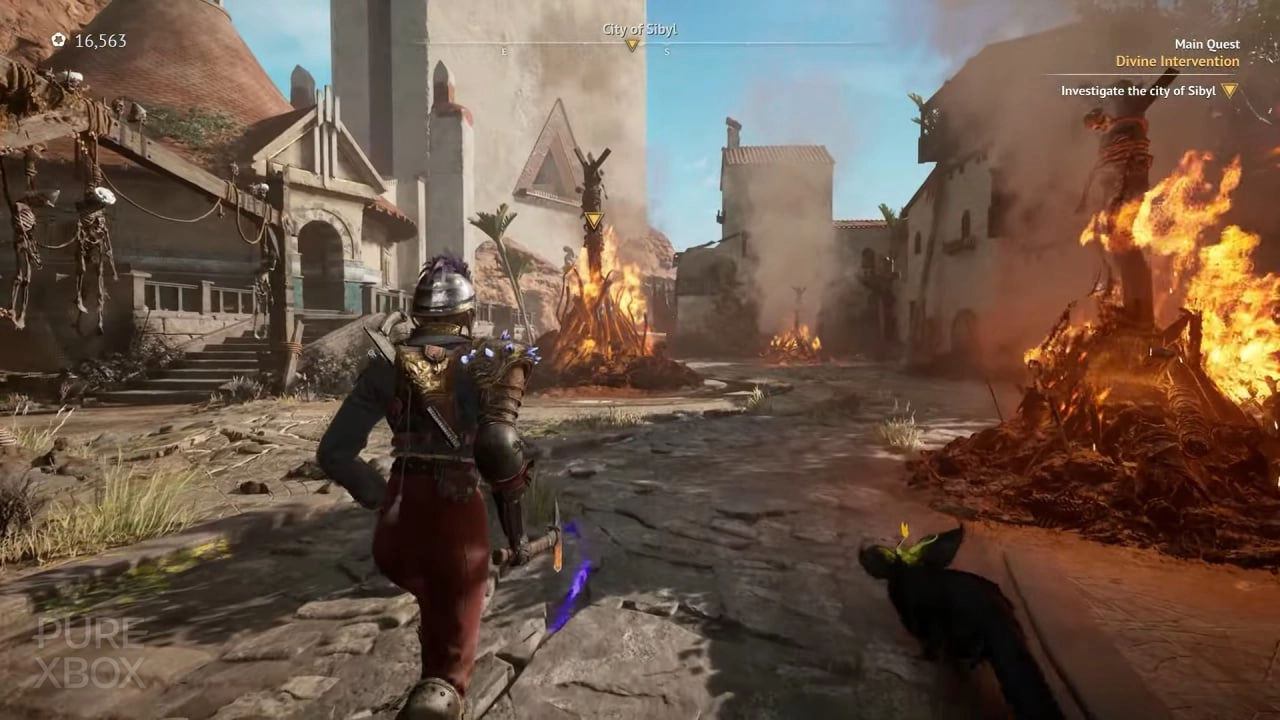Toggle the Main Quest tracker visibility

point(1207,44)
